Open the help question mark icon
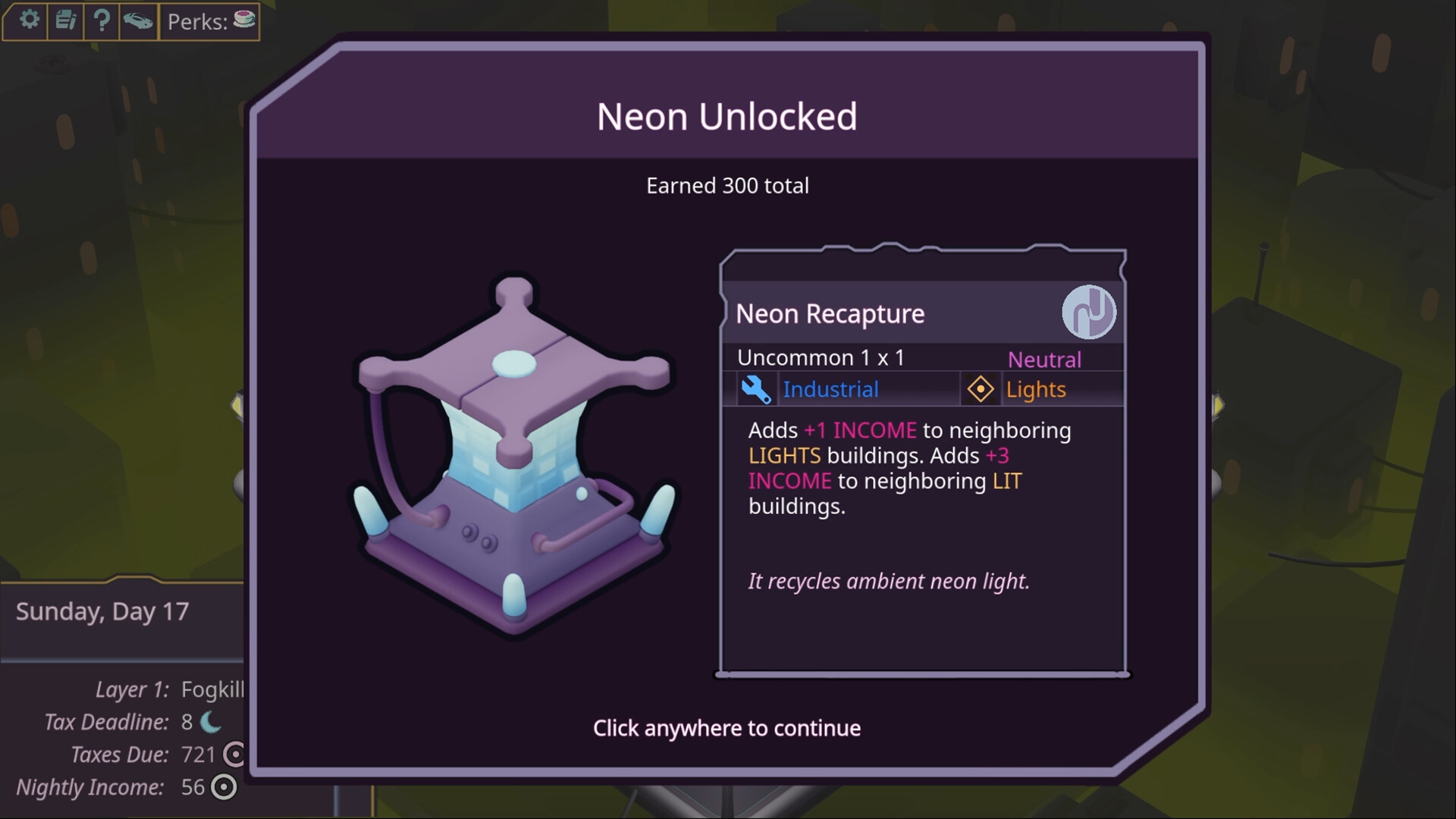Image resolution: width=1456 pixels, height=819 pixels. (102, 20)
